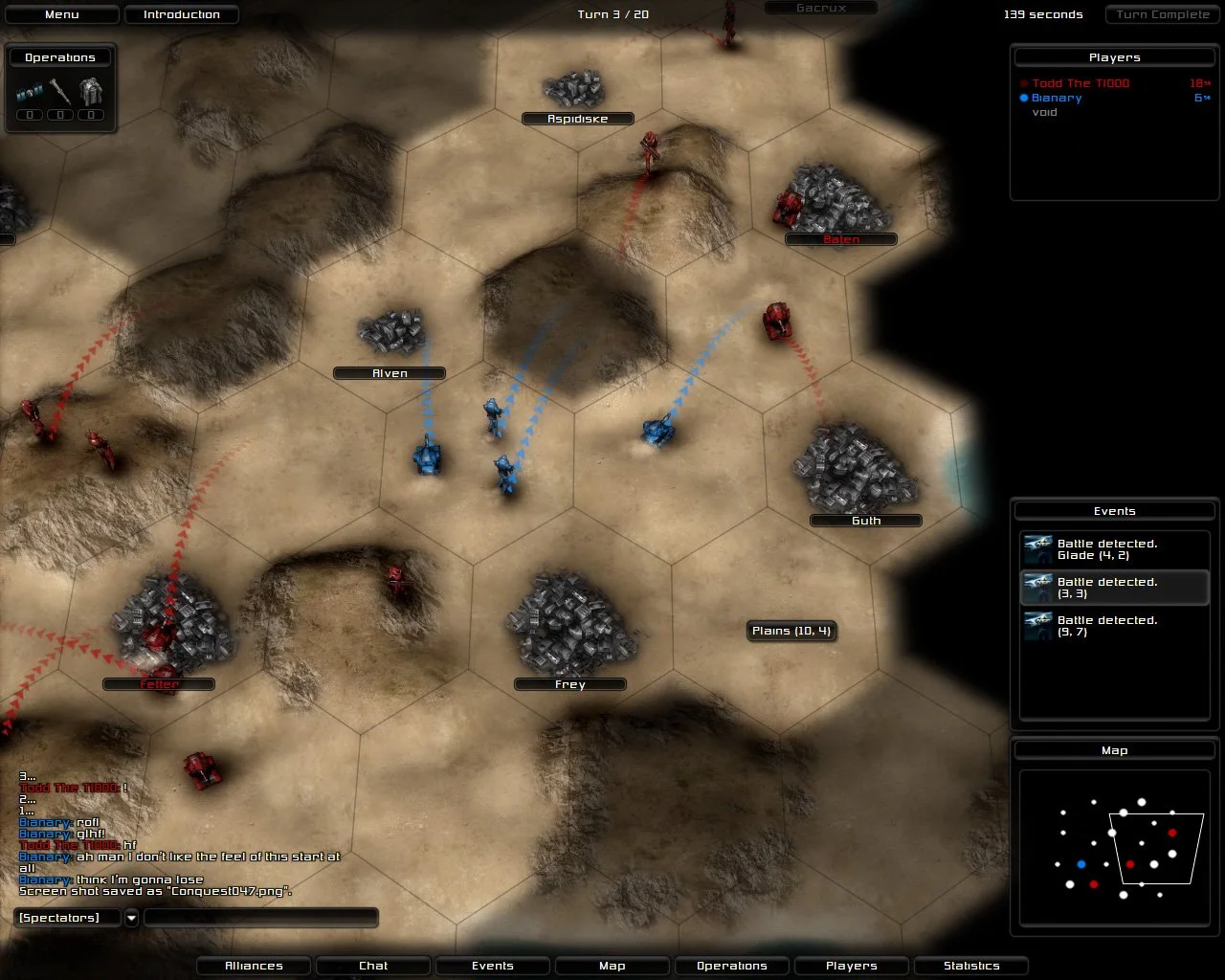The image size is (1225, 980).
Task: Click the red player marker beside Todd The T1000
Action: pyautogui.click(x=1024, y=83)
